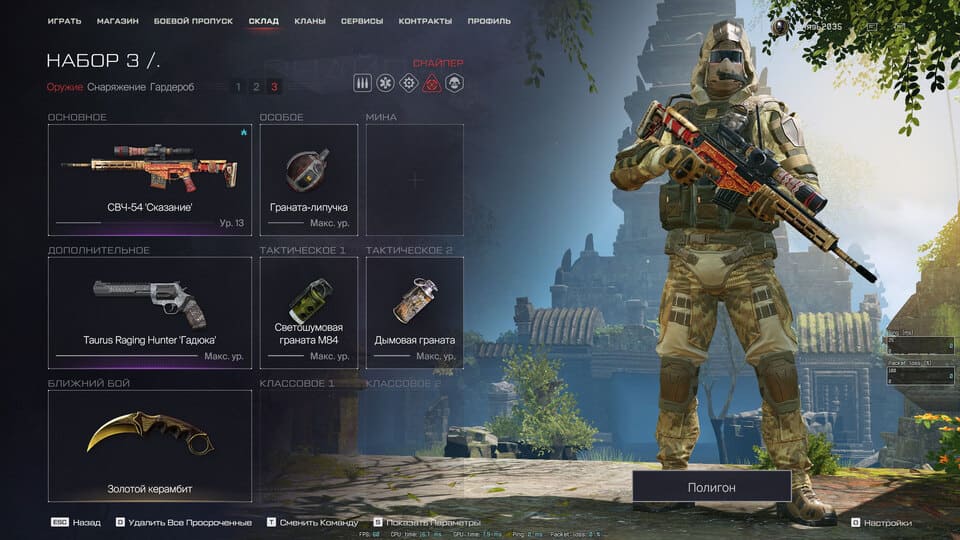
Task: Open the СЕРВИСЫ menu
Action: [x=361, y=21]
